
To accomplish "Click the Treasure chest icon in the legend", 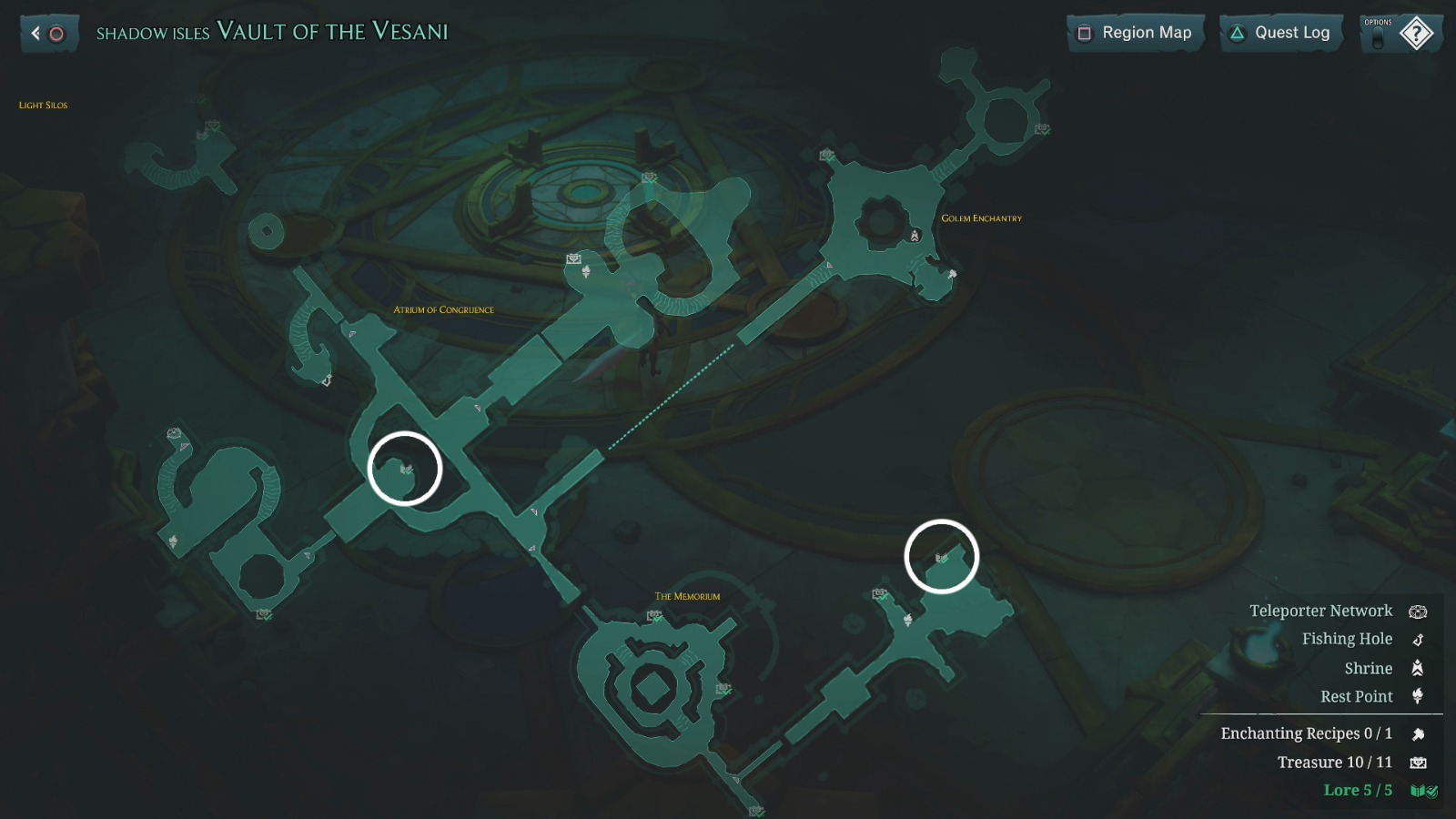I will pyautogui.click(x=1420, y=762).
